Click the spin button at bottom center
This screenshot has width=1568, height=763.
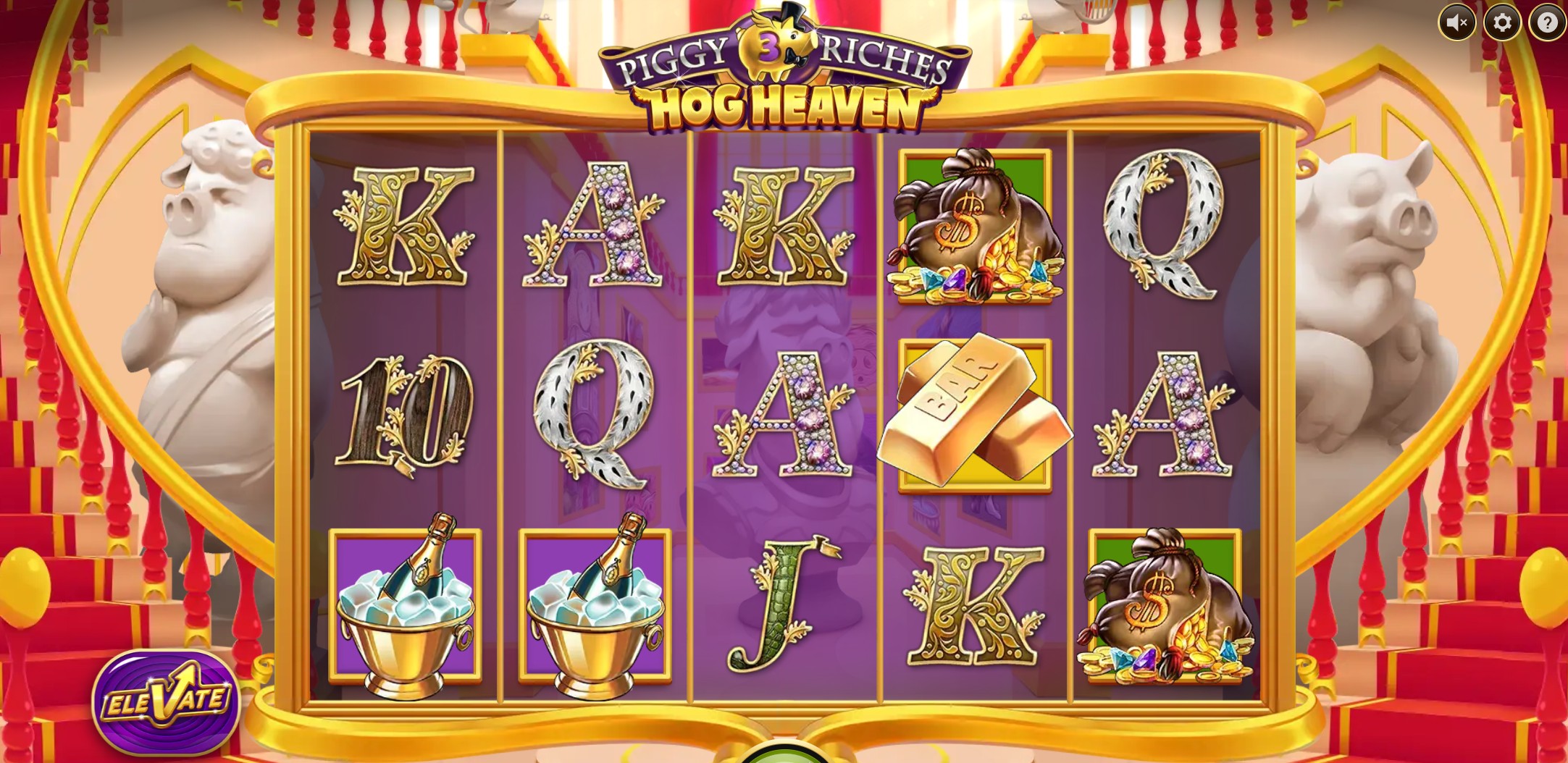point(784,756)
